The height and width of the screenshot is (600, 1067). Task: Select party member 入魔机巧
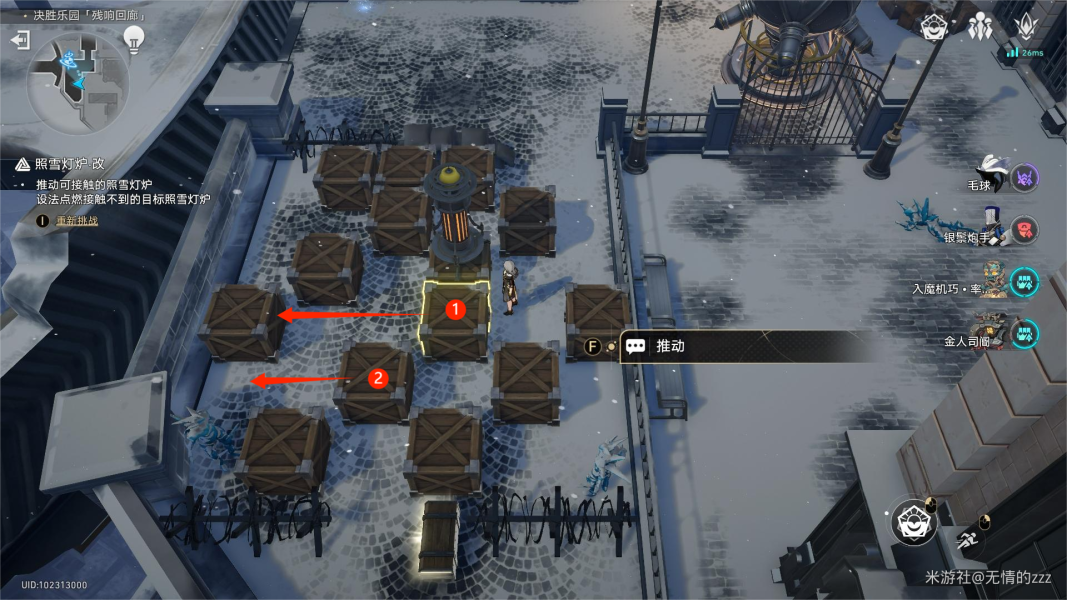tap(992, 282)
